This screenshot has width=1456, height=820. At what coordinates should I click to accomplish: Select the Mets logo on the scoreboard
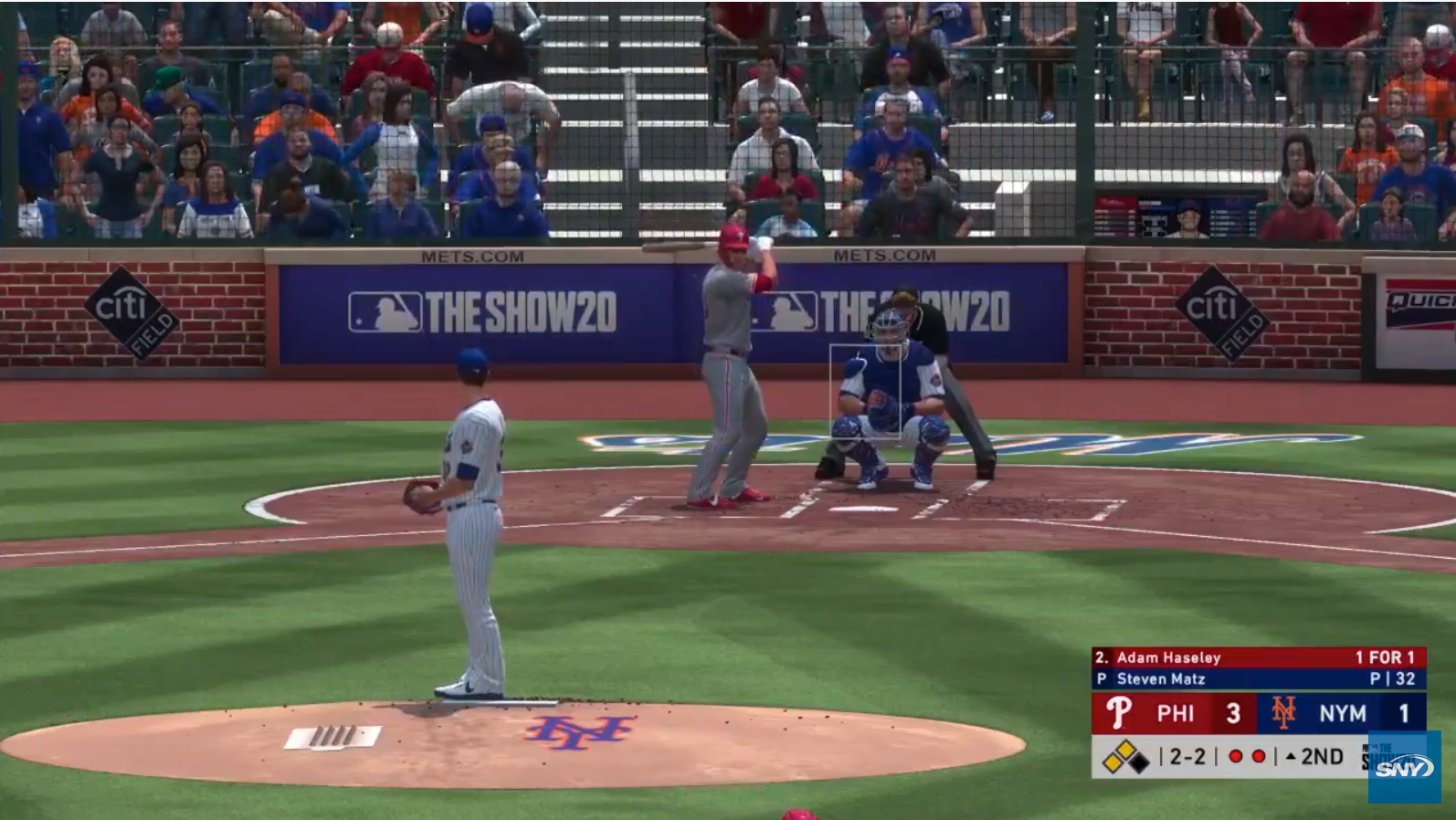pos(1283,713)
